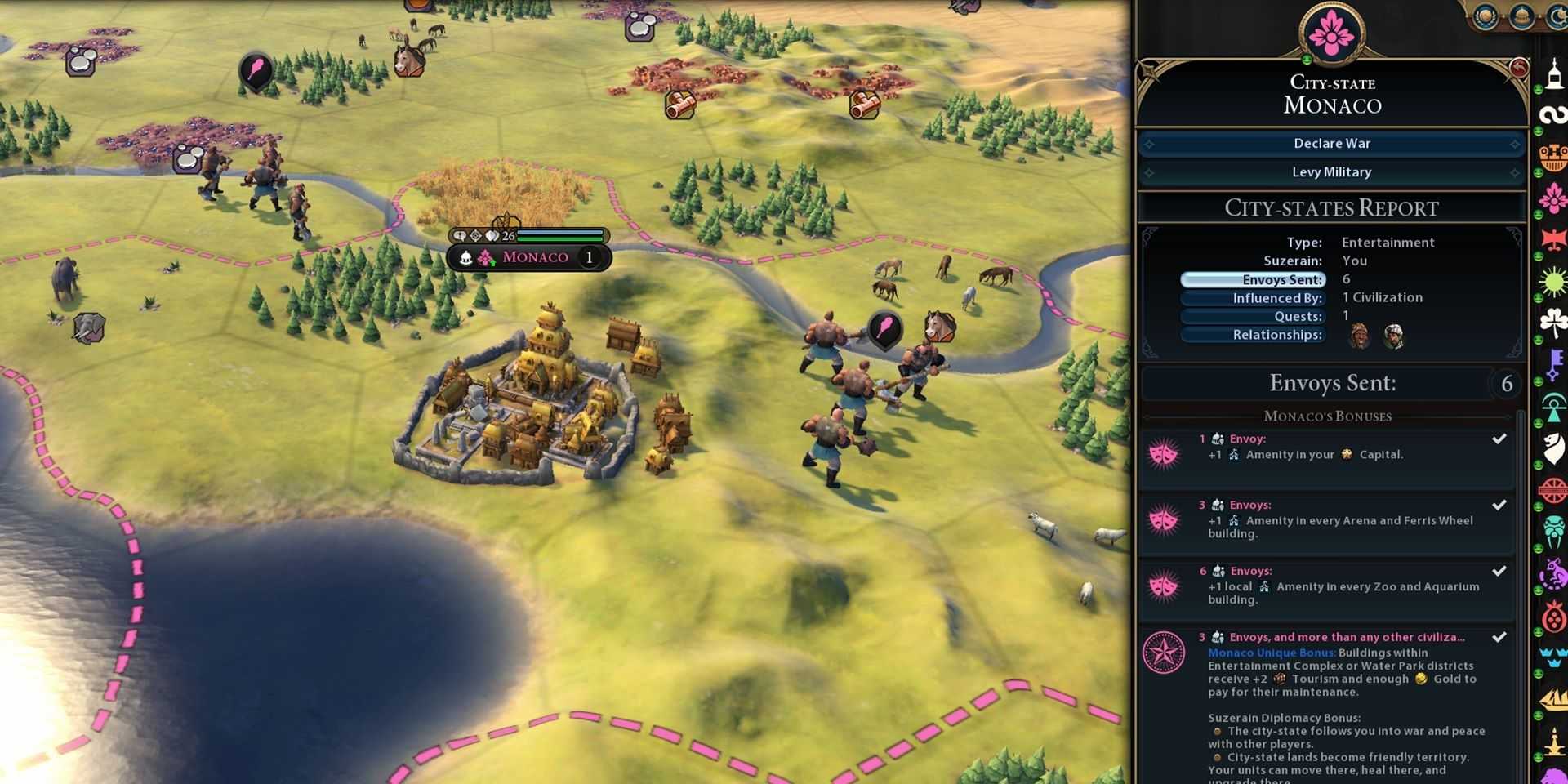Select the golden sailing ship city-state icon
The width and height of the screenshot is (1568, 784).
1552,700
